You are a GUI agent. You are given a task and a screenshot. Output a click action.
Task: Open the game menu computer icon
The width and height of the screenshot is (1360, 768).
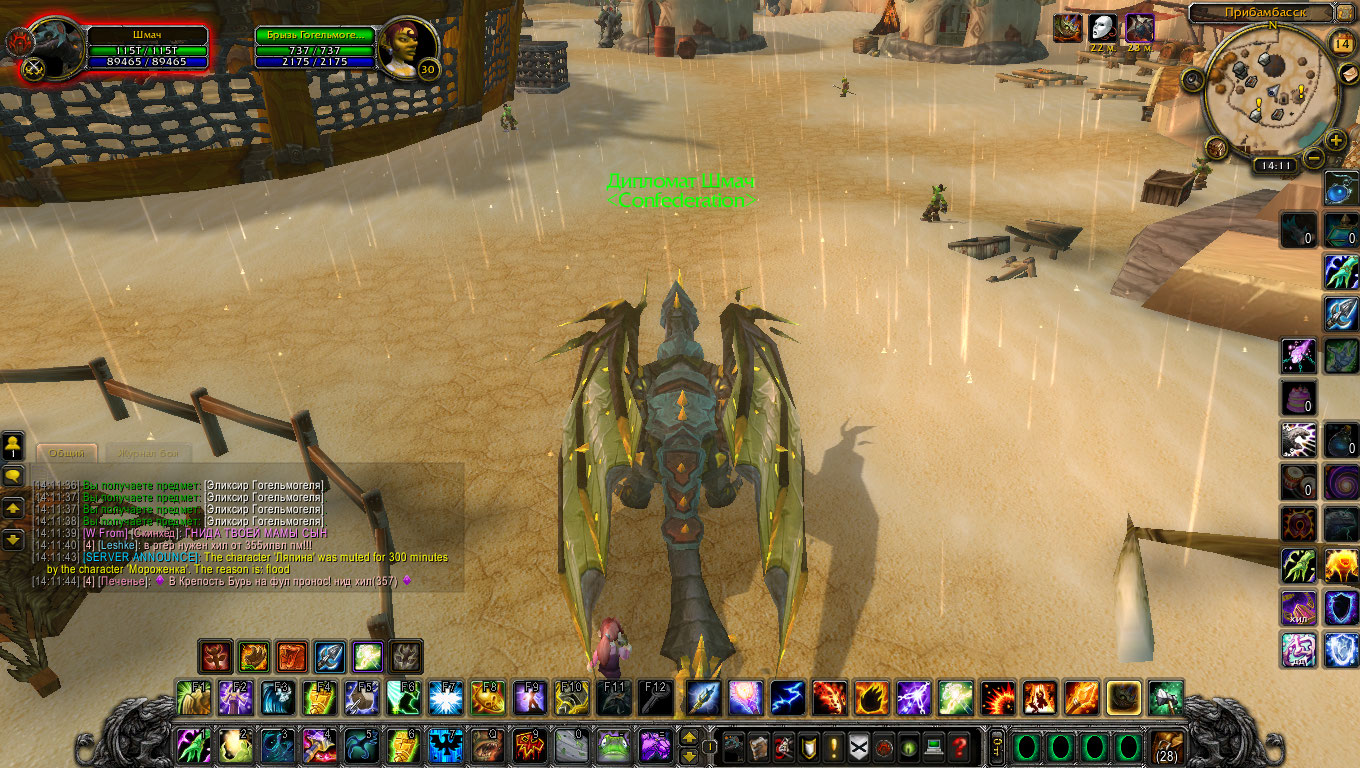933,746
